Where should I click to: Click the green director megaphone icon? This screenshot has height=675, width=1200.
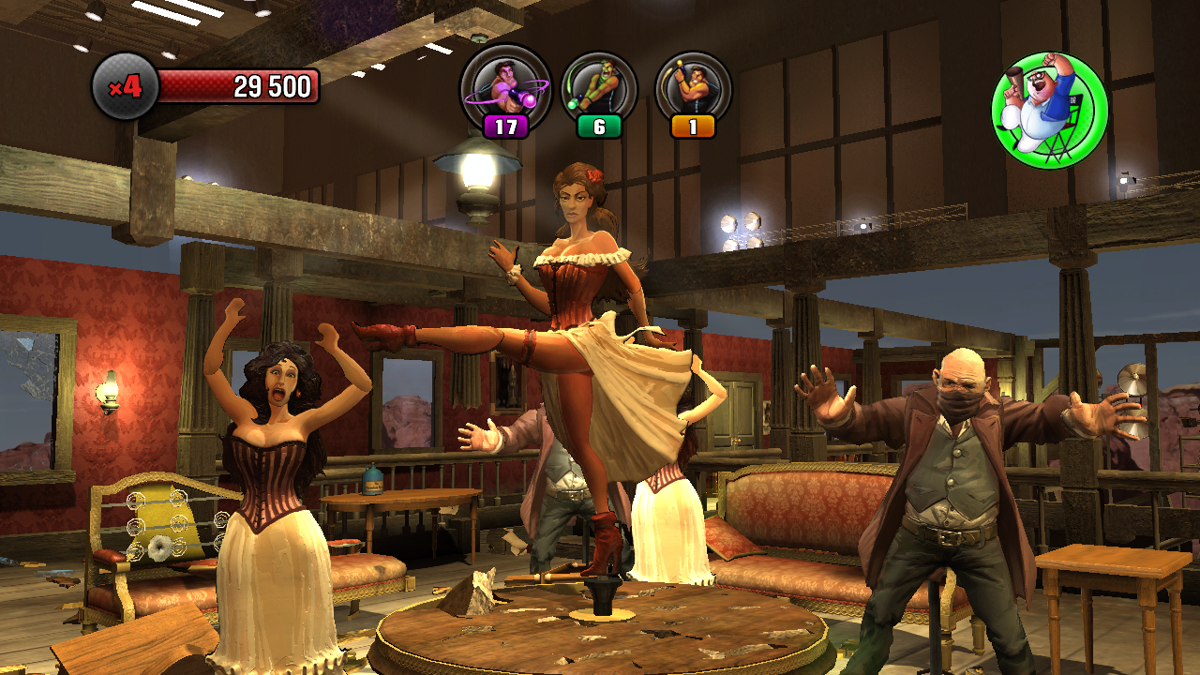point(1048,108)
